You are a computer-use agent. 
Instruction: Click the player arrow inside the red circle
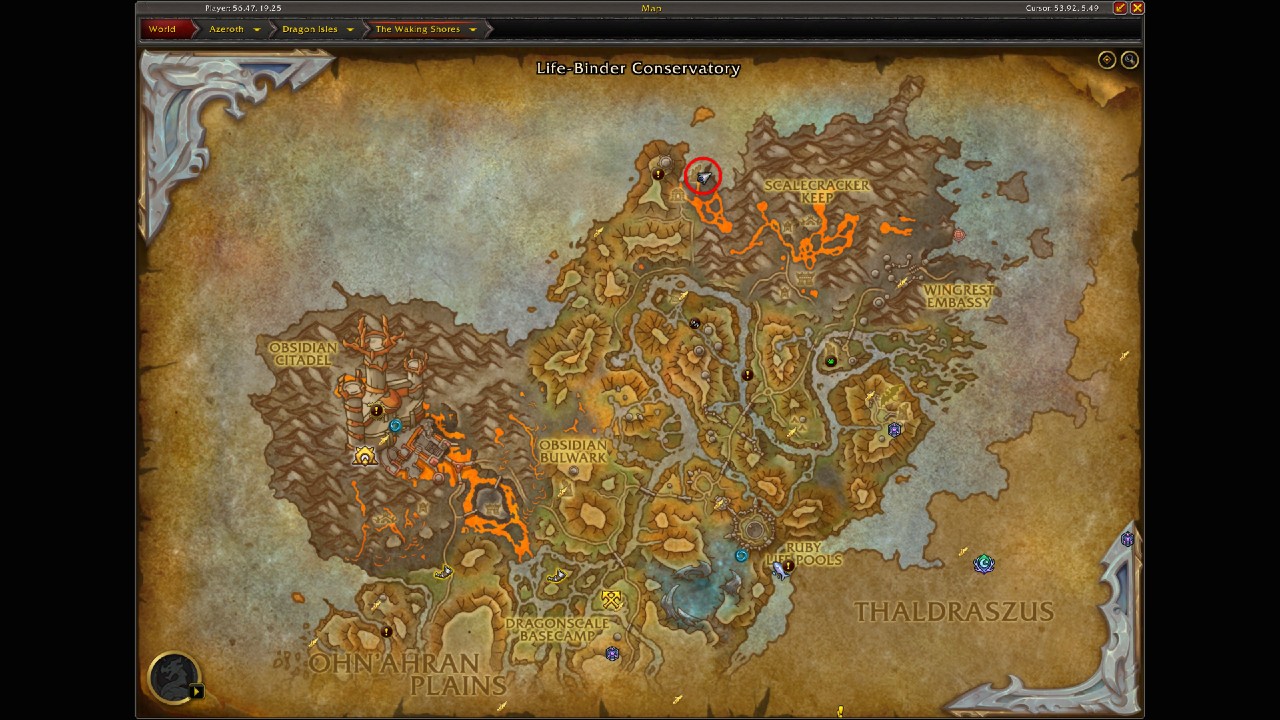(703, 178)
